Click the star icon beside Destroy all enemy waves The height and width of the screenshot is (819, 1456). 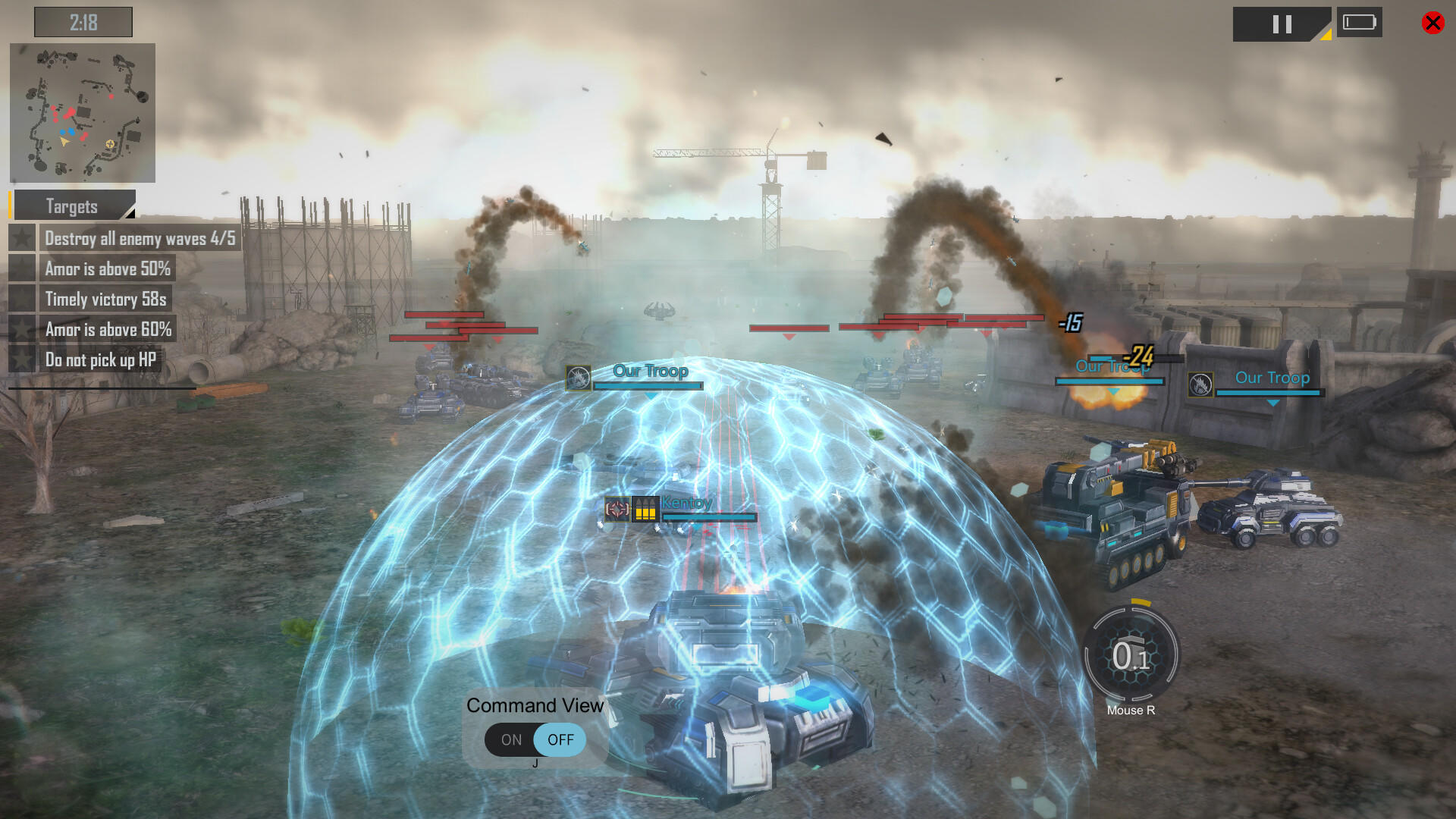coord(21,238)
